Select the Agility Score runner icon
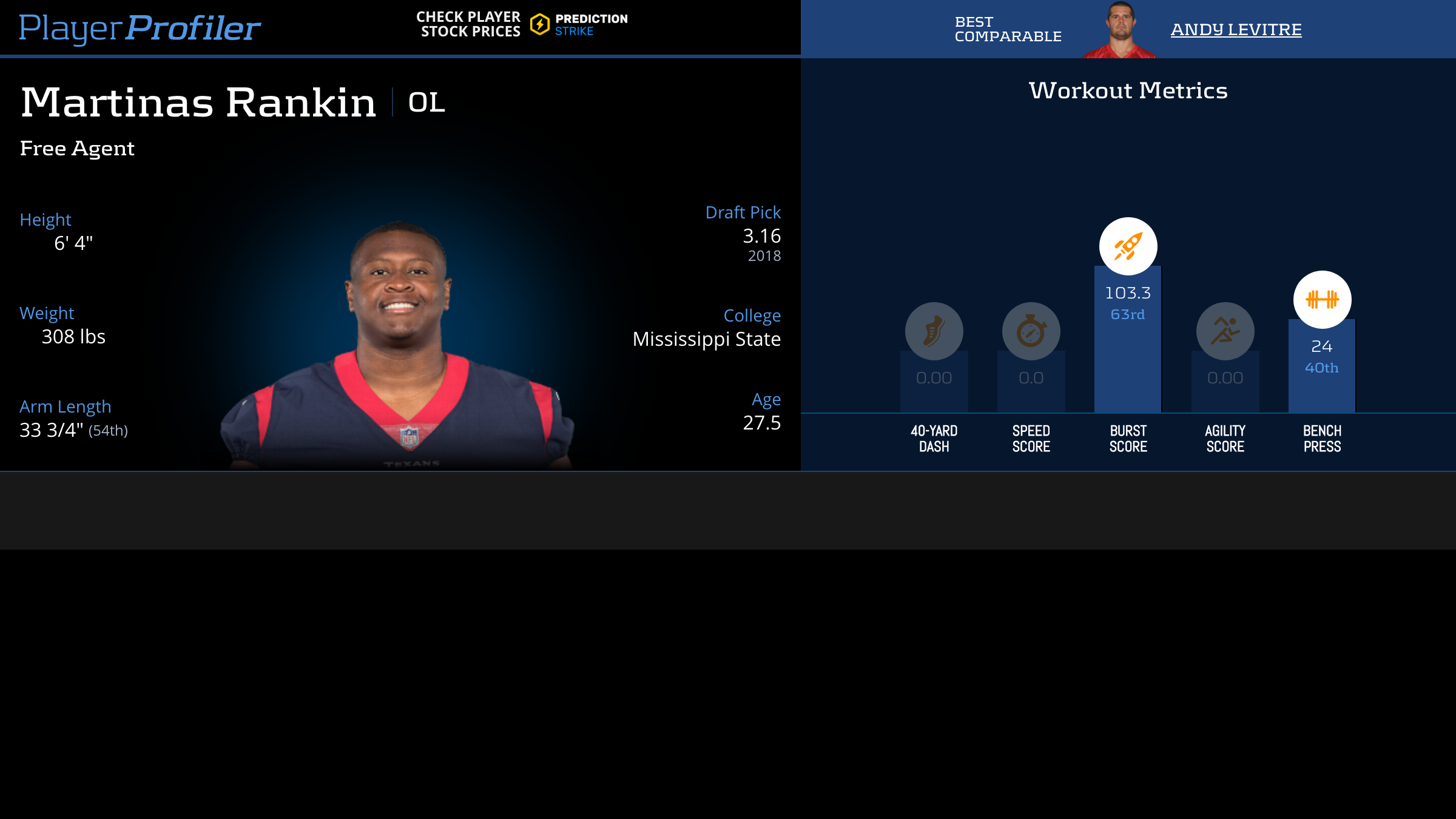The image size is (1456, 819). [1225, 331]
